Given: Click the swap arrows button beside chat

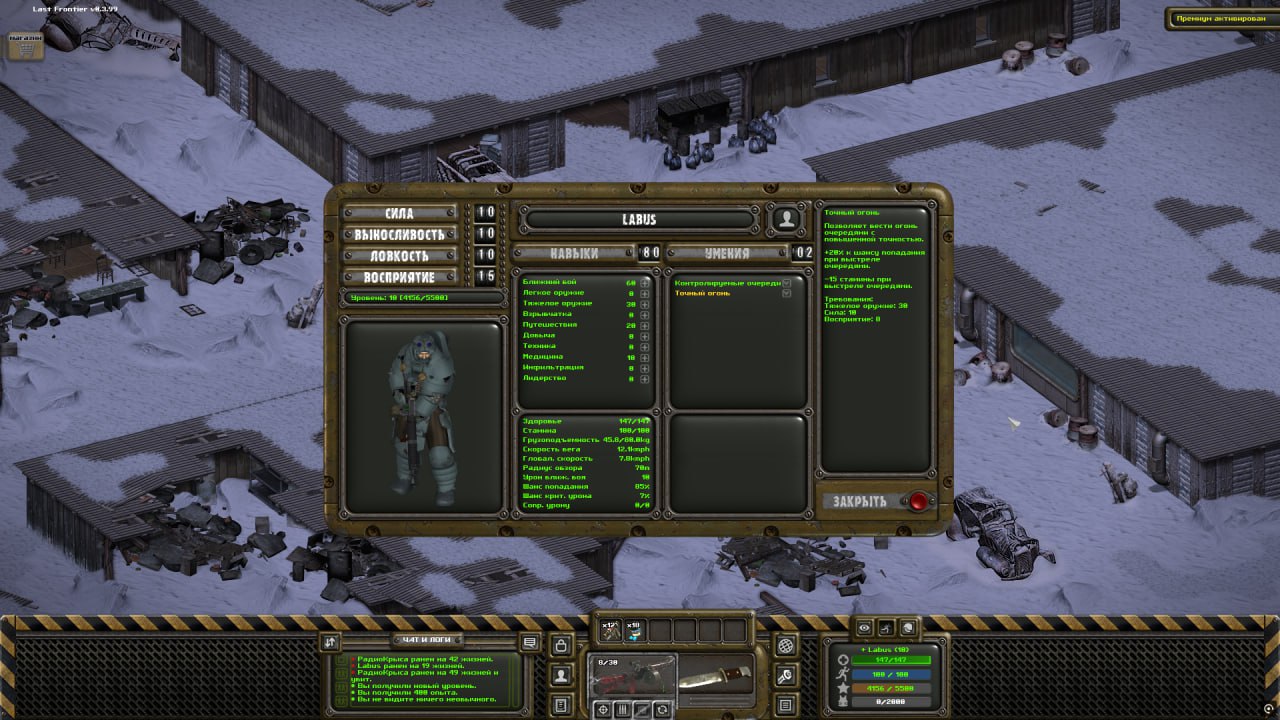Looking at the screenshot, I should click(331, 642).
